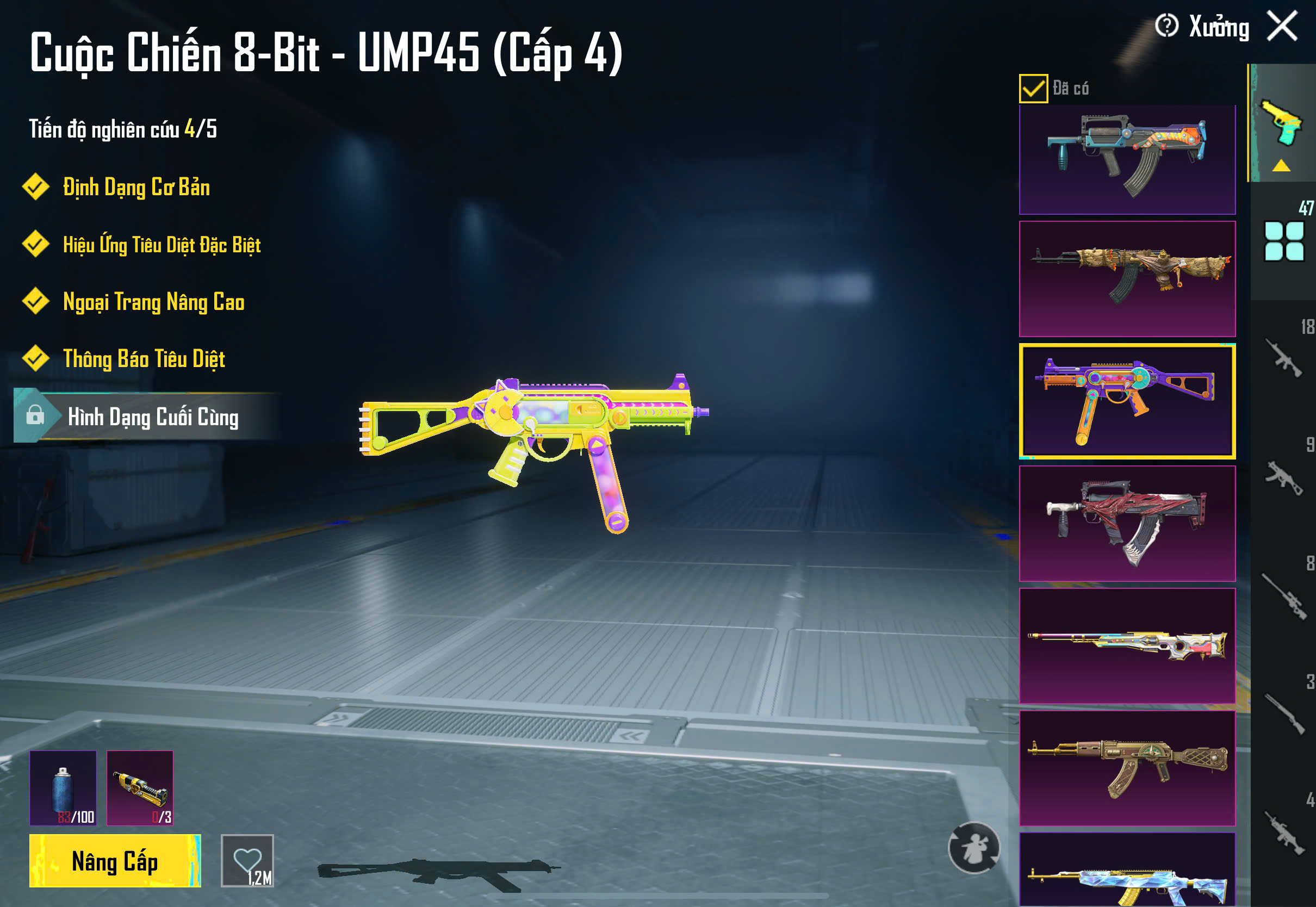The image size is (1316, 907).
Task: Select the colorful sniper rifle skin thumbnail
Action: click(1127, 645)
